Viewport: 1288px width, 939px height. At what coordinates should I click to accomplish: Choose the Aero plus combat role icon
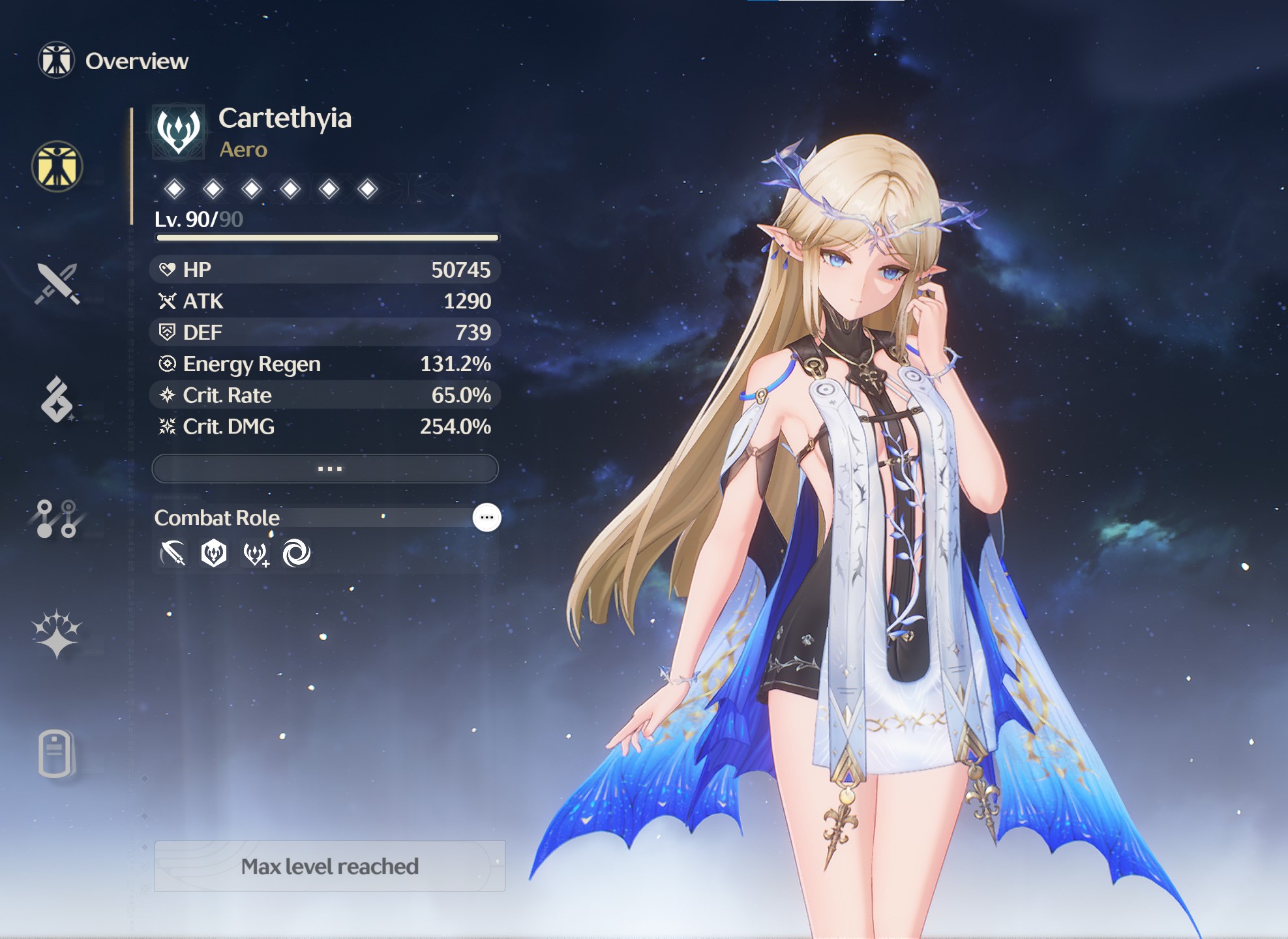point(255,554)
